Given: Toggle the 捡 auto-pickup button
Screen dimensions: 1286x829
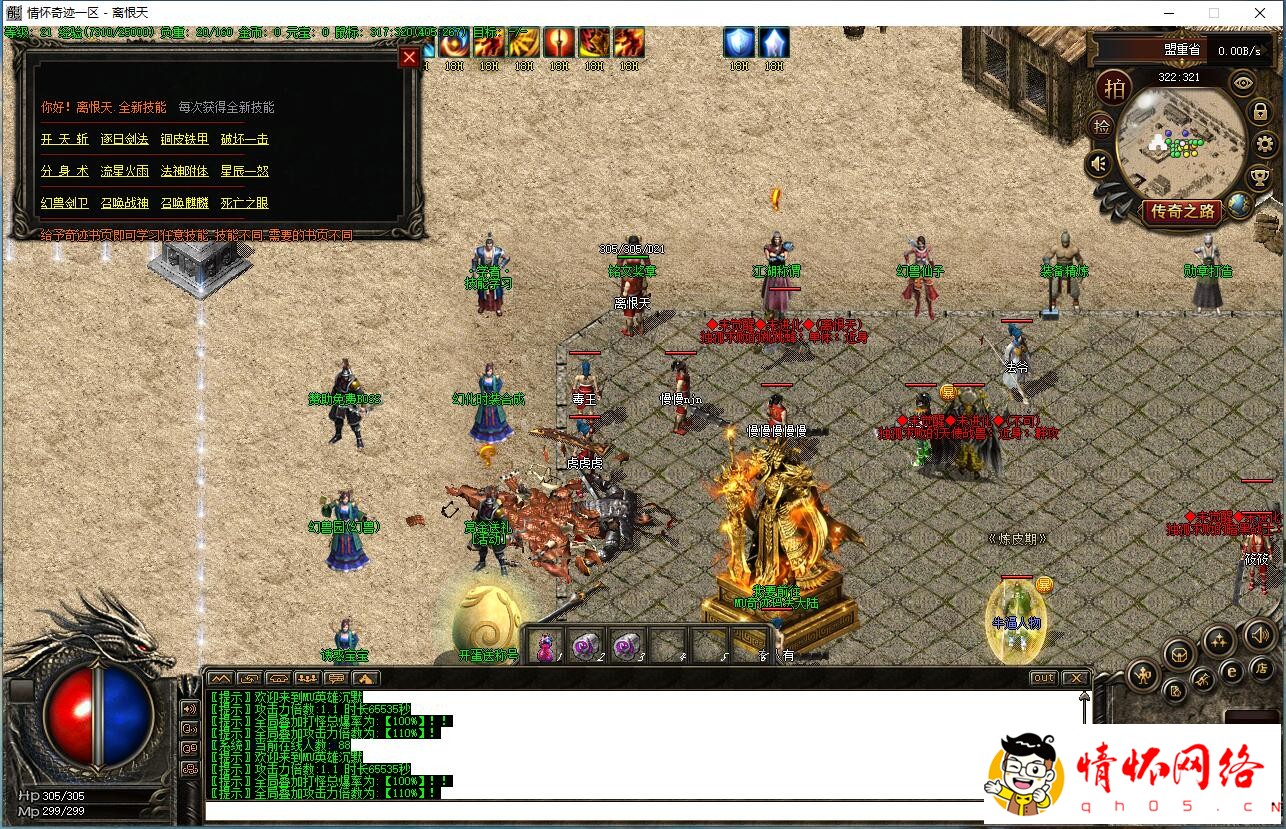Looking at the screenshot, I should tap(1101, 126).
